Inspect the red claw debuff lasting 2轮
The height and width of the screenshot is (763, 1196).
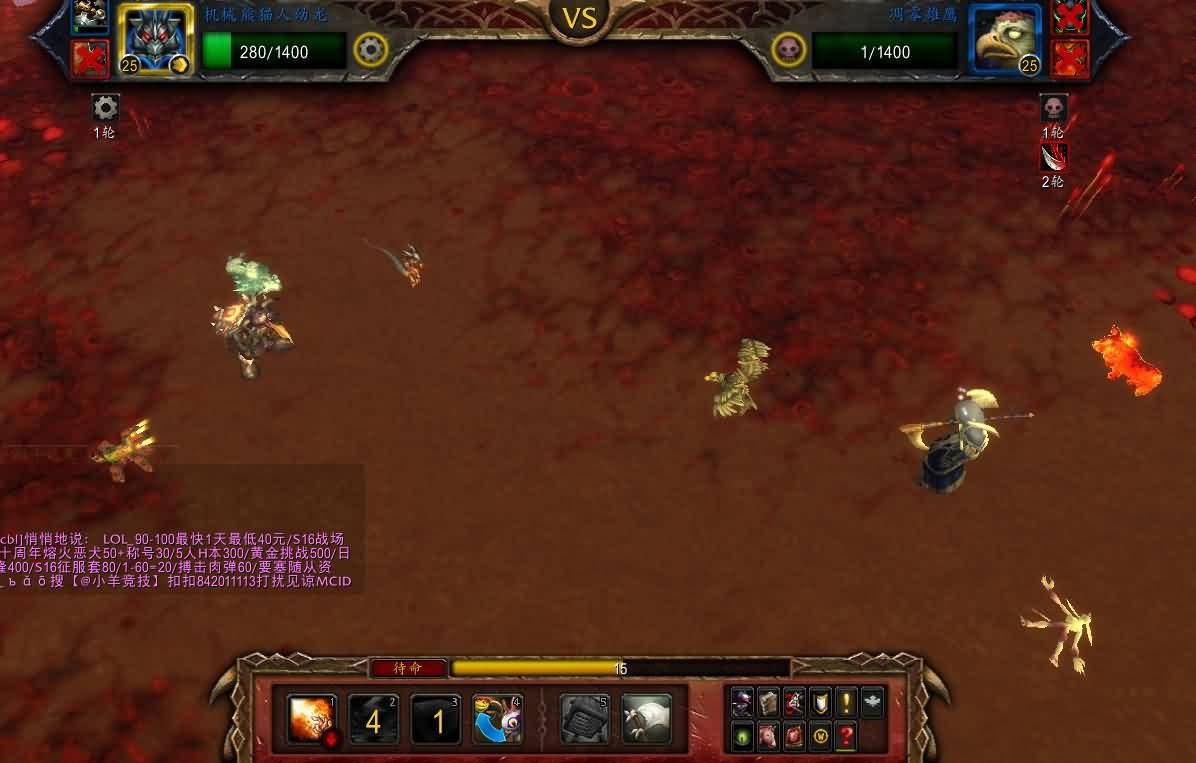pos(1053,157)
